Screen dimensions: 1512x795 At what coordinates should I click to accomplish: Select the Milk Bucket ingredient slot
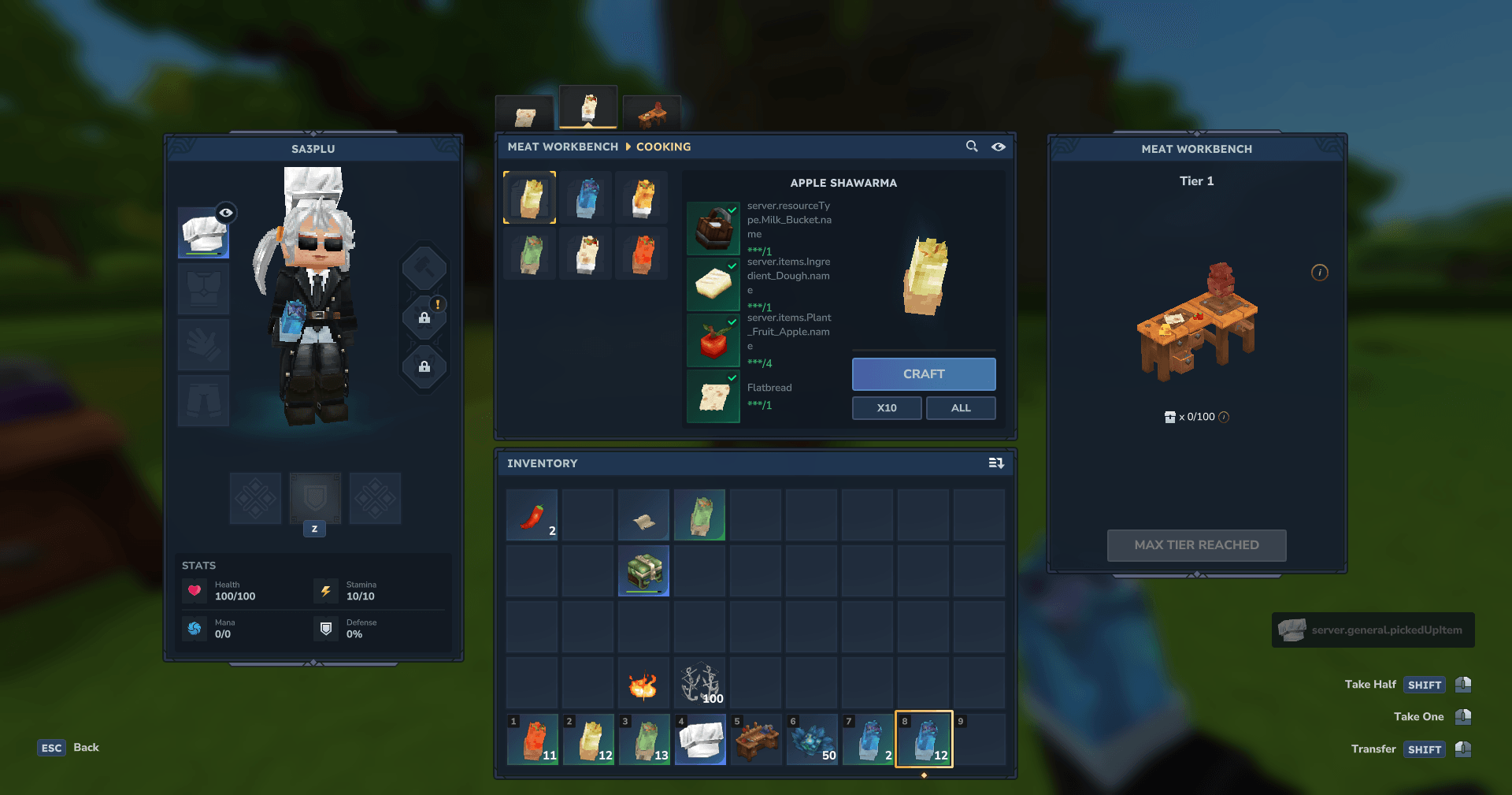tap(713, 228)
